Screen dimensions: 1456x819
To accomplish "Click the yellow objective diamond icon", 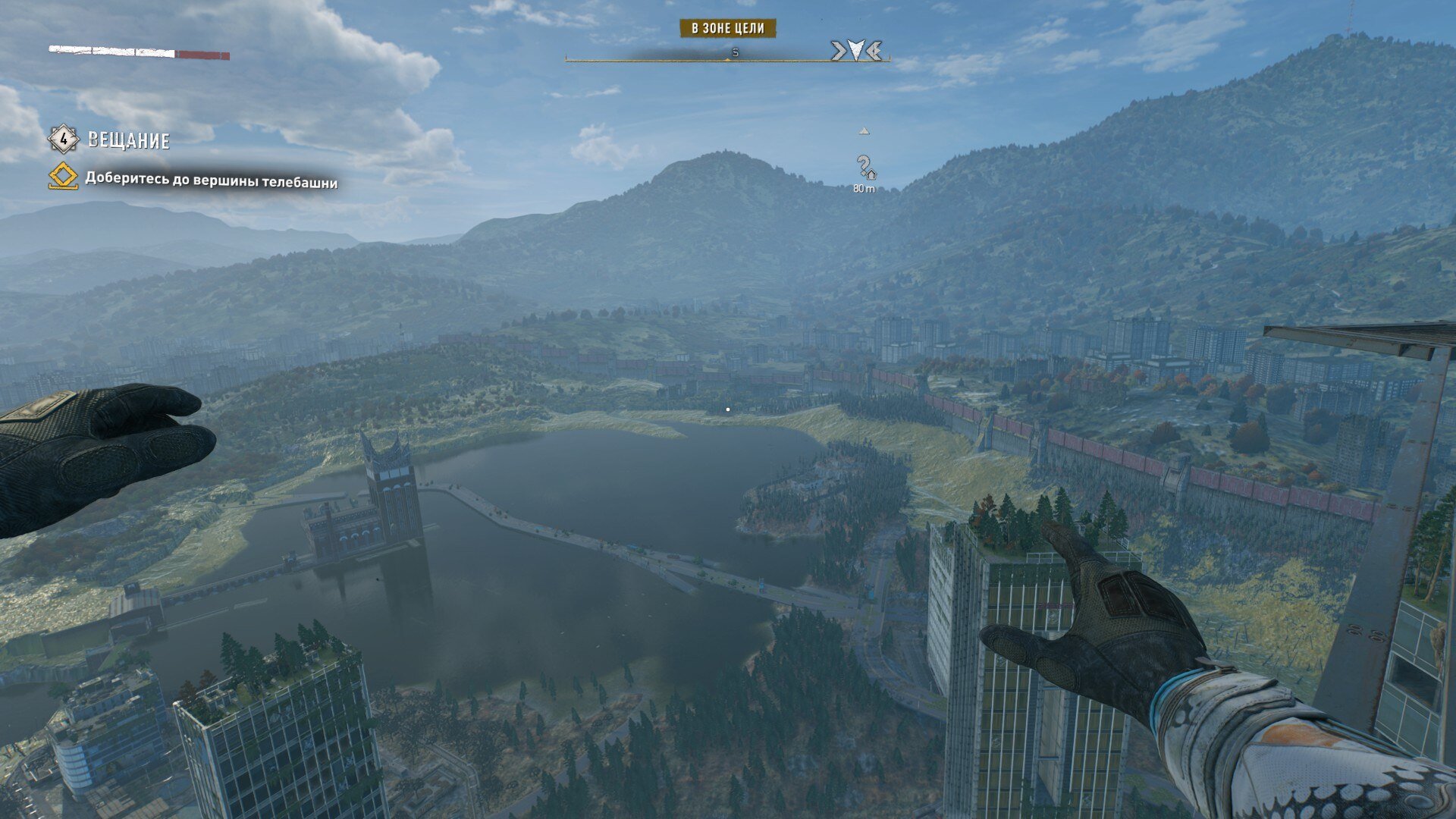I will [63, 178].
